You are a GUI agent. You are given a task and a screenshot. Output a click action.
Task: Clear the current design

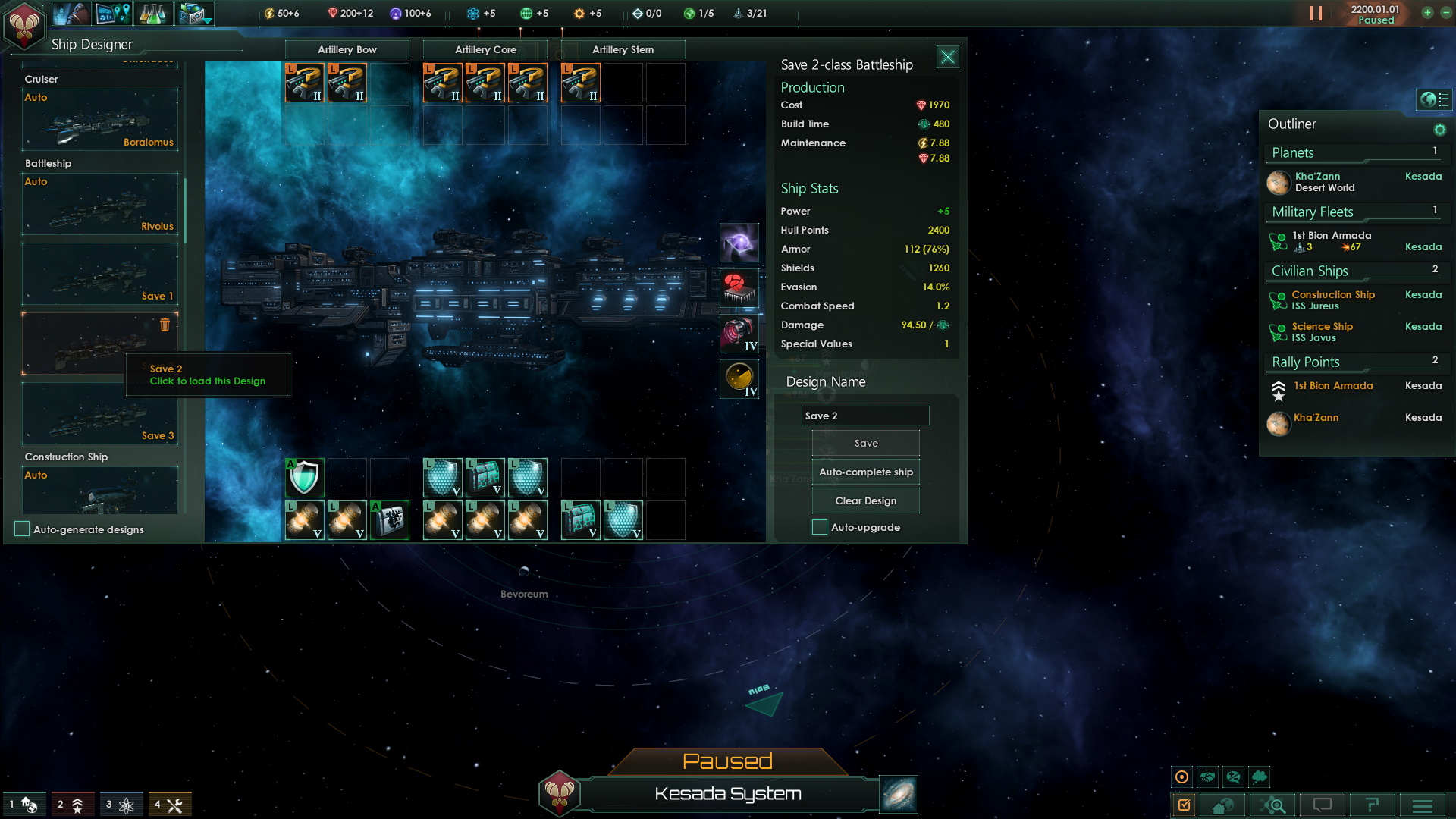pos(865,501)
